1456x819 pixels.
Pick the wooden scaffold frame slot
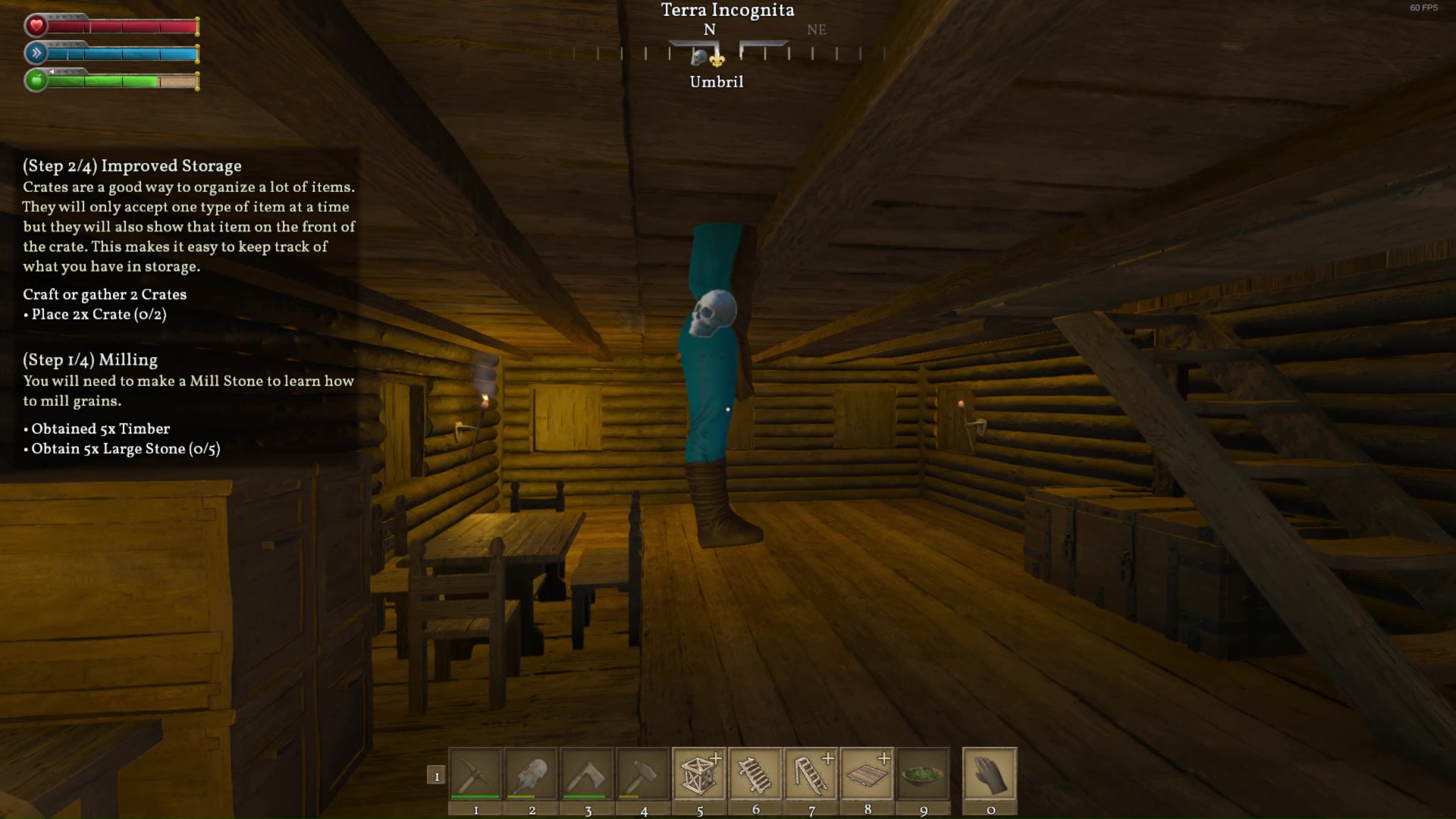pyautogui.click(x=699, y=774)
